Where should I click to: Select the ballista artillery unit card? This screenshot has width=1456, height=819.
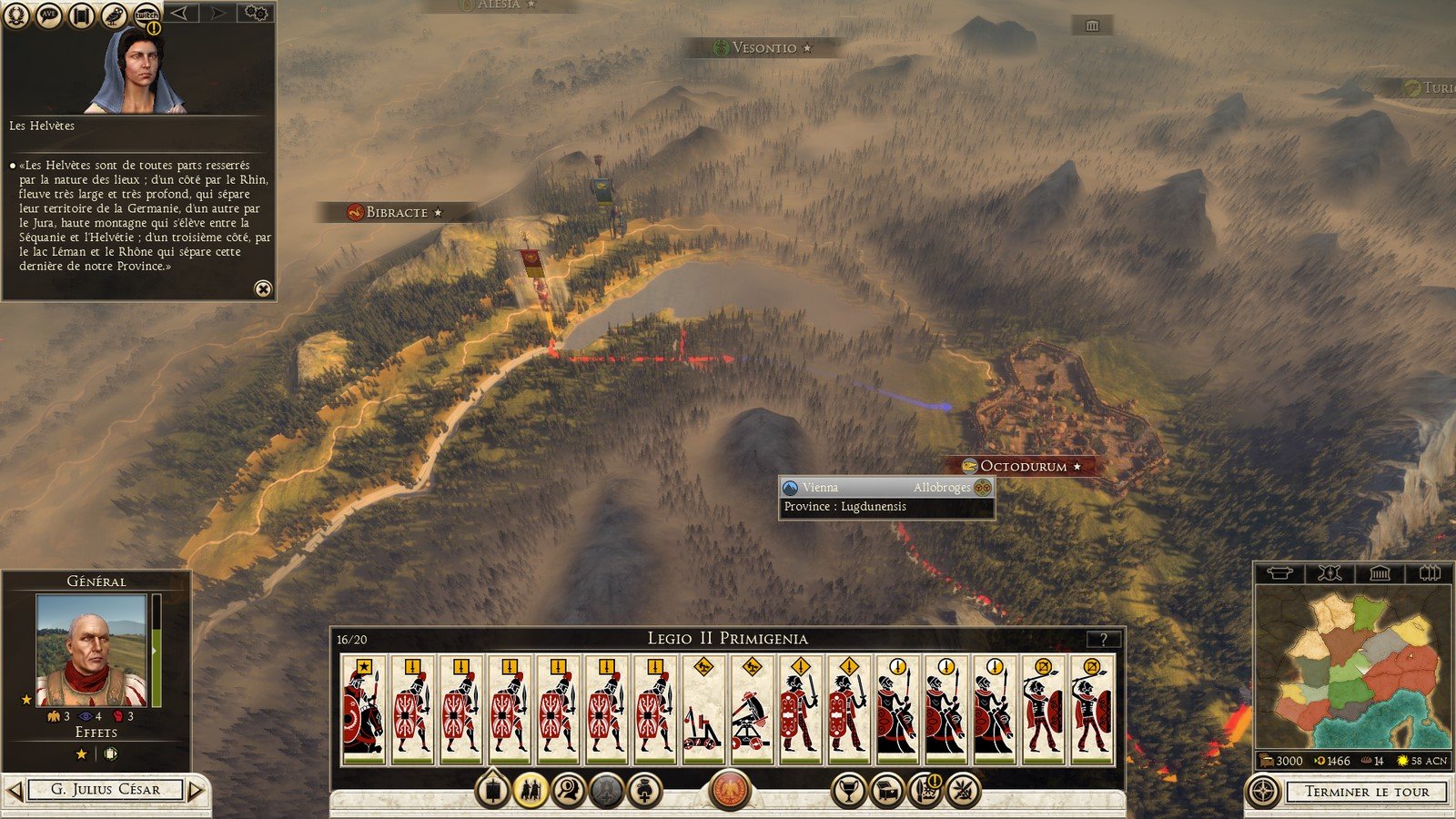[x=751, y=710]
